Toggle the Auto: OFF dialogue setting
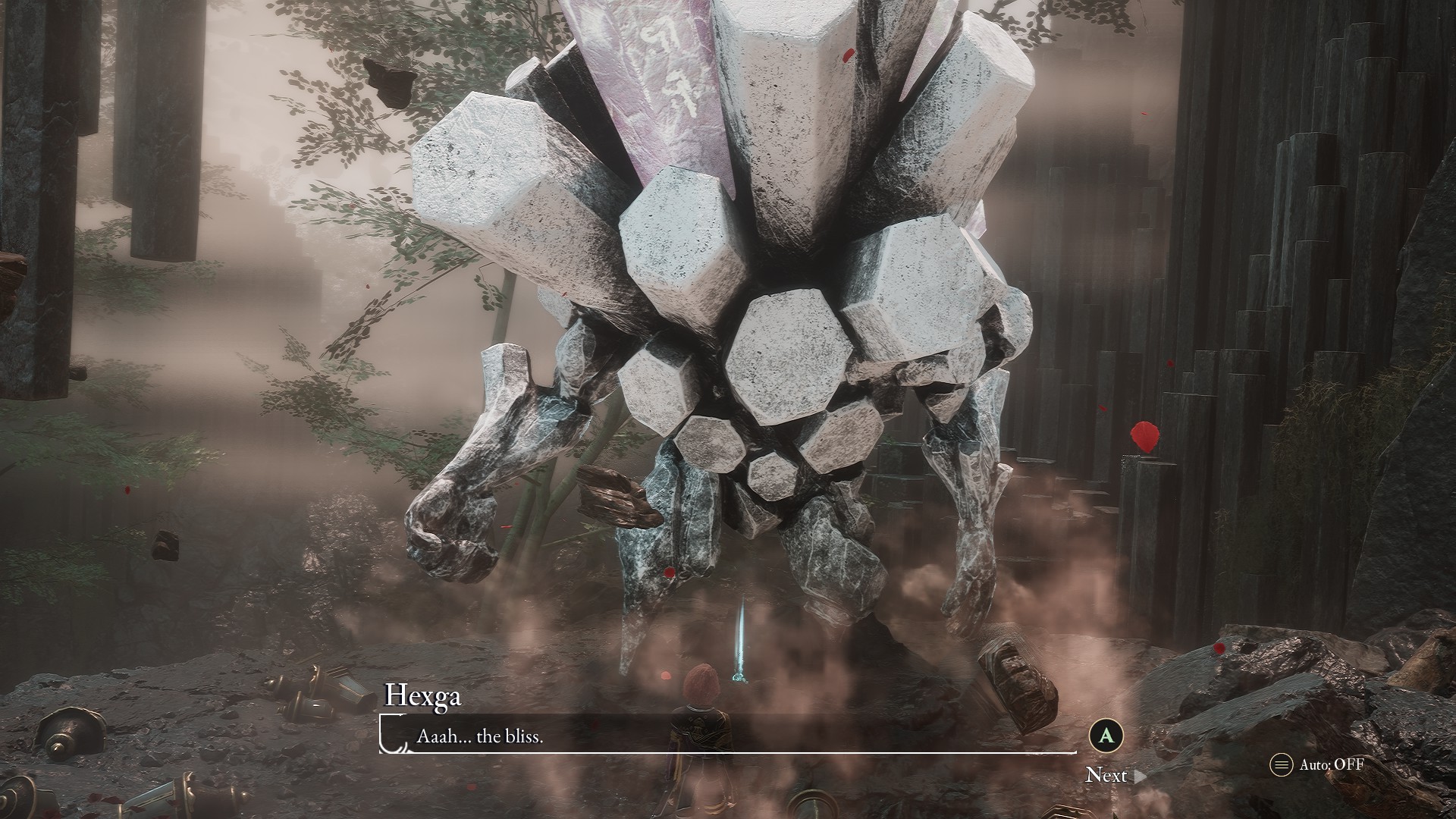The height and width of the screenshot is (819, 1456). click(1318, 764)
